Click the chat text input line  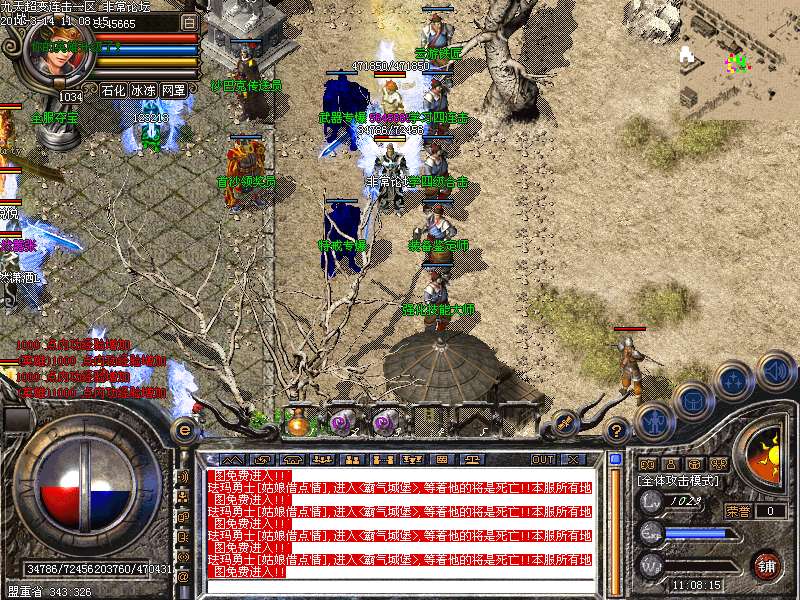400,587
